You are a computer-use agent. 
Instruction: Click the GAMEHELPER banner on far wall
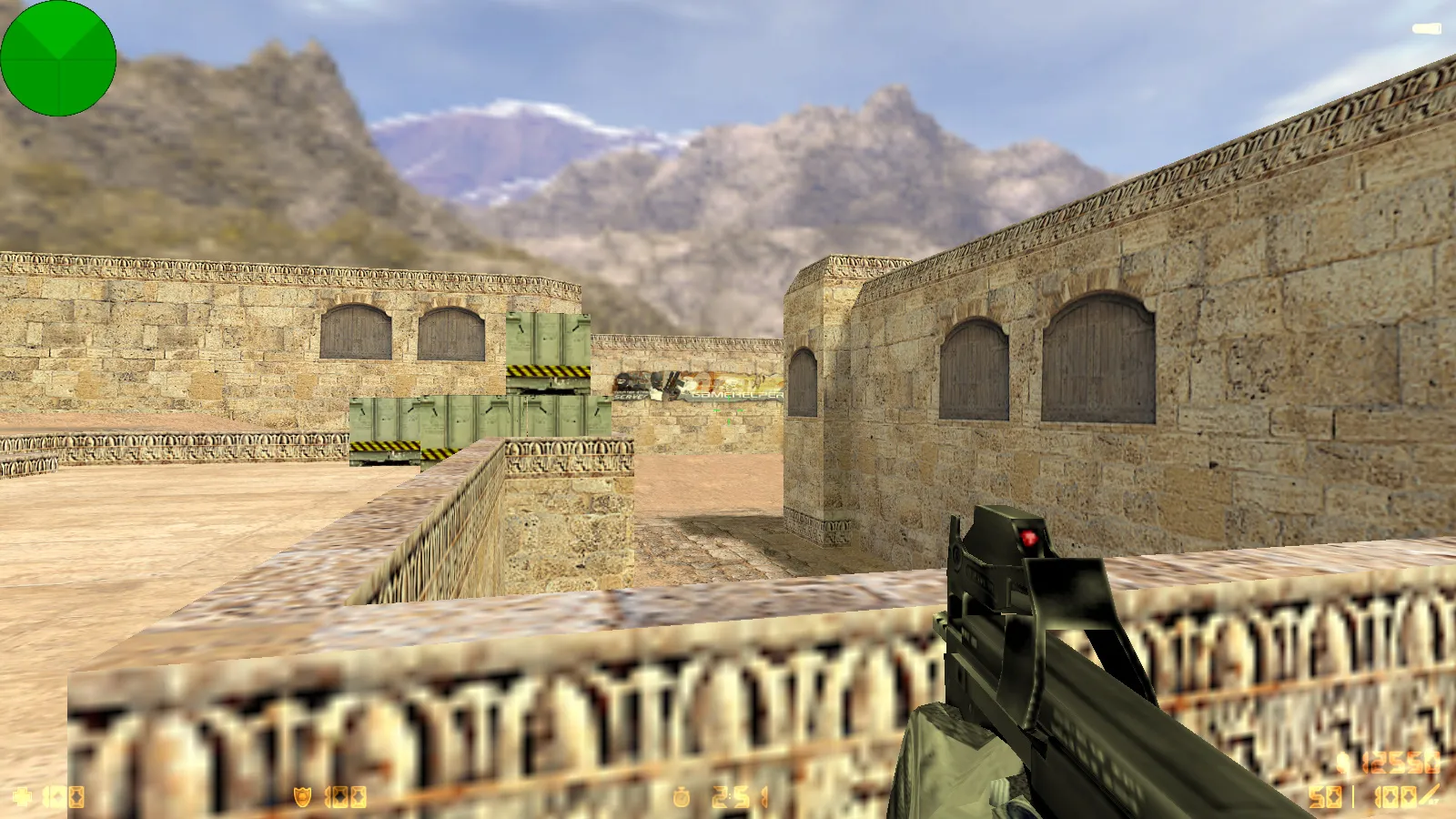pyautogui.click(x=737, y=395)
